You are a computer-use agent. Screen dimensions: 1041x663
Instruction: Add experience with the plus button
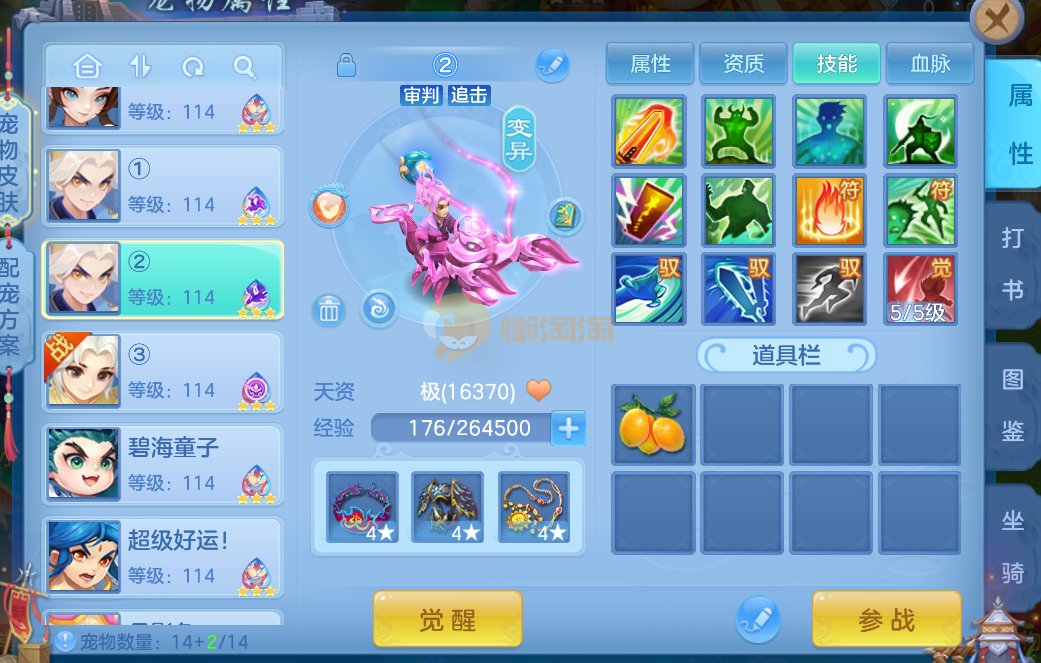click(568, 428)
